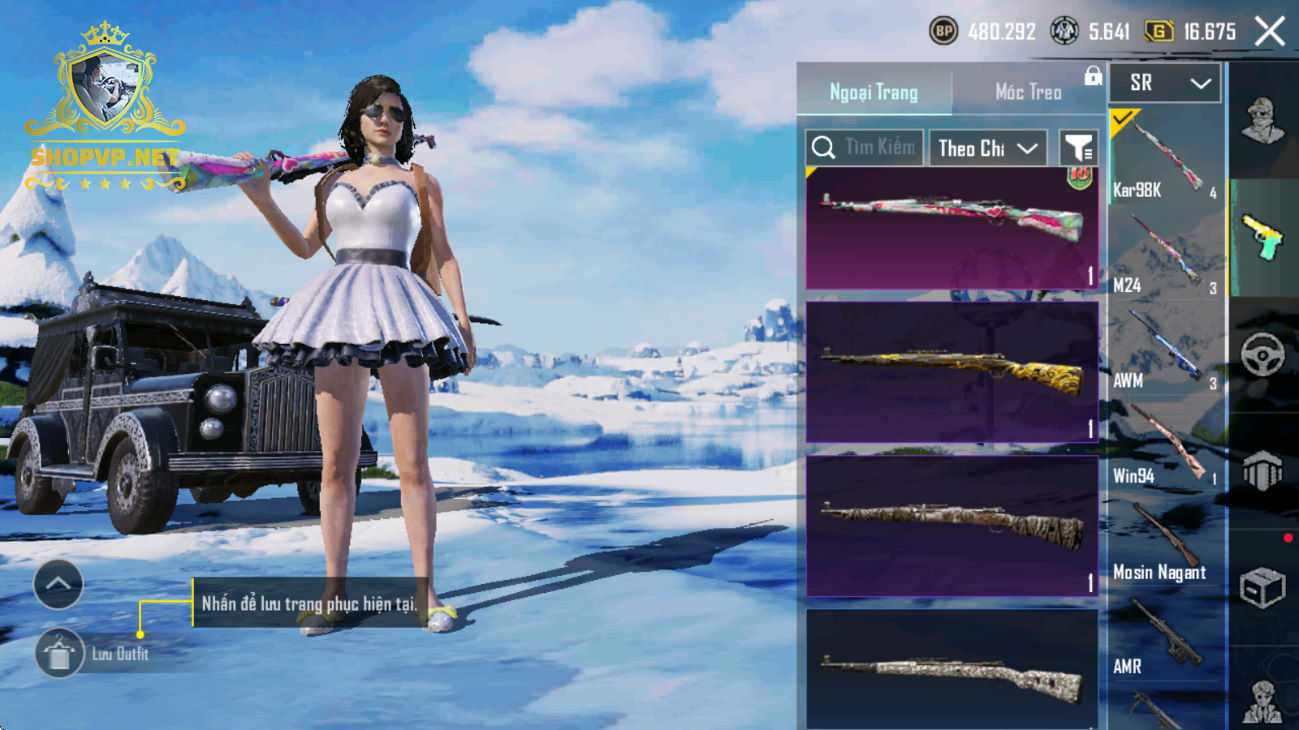Select M24 in the weapon list
The width and height of the screenshot is (1299, 730).
[1167, 253]
